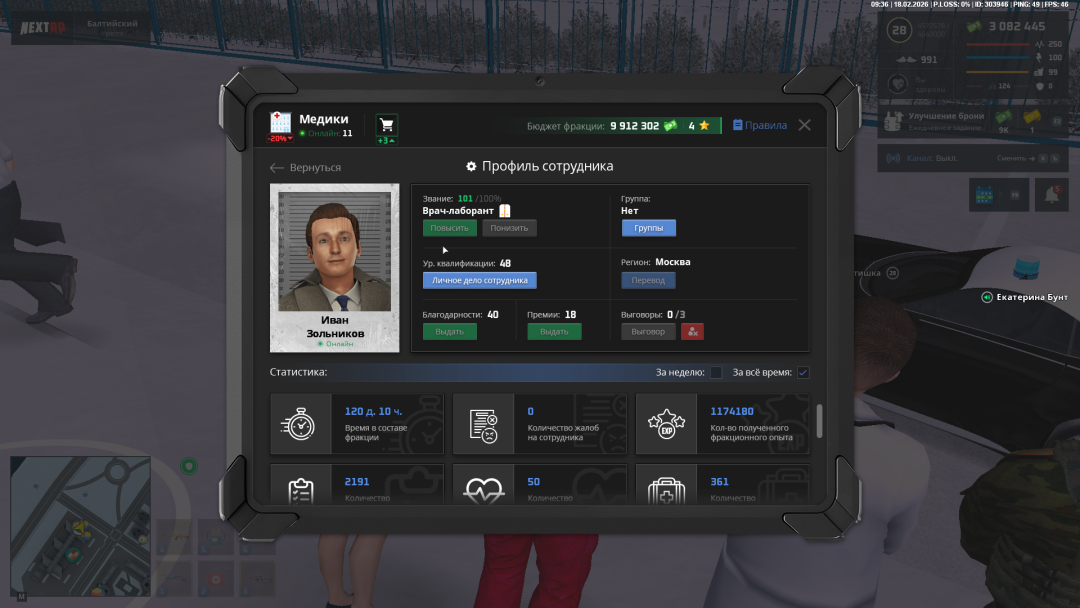Close the faction panel with the X
Screen dimensions: 1080x608
point(804,125)
